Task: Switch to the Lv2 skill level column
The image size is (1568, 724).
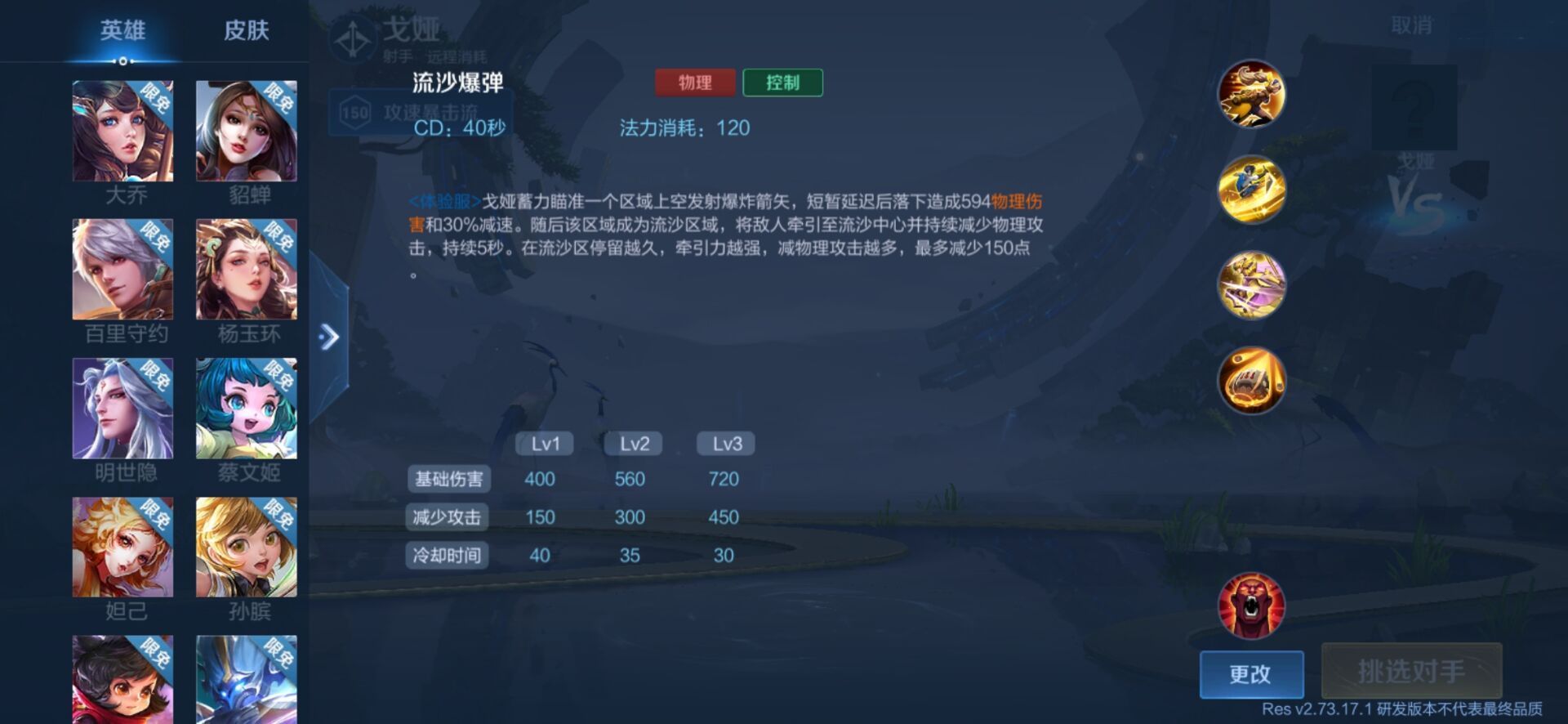Action: tap(631, 443)
